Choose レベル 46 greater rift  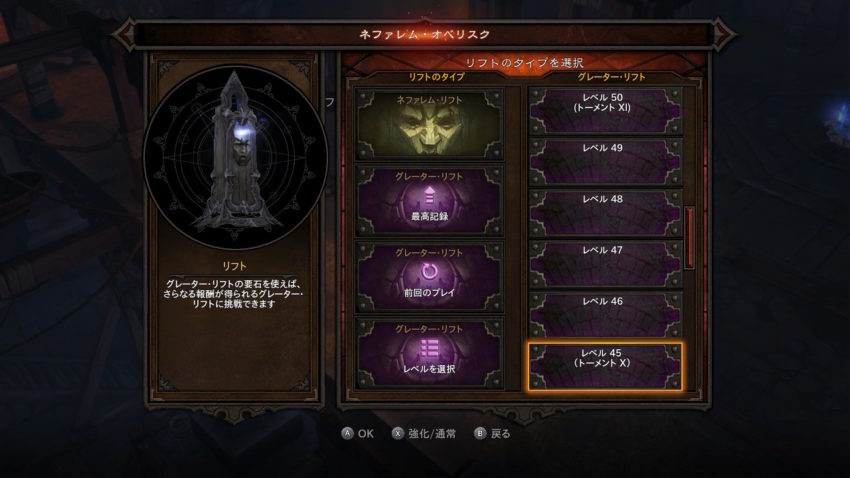(604, 314)
